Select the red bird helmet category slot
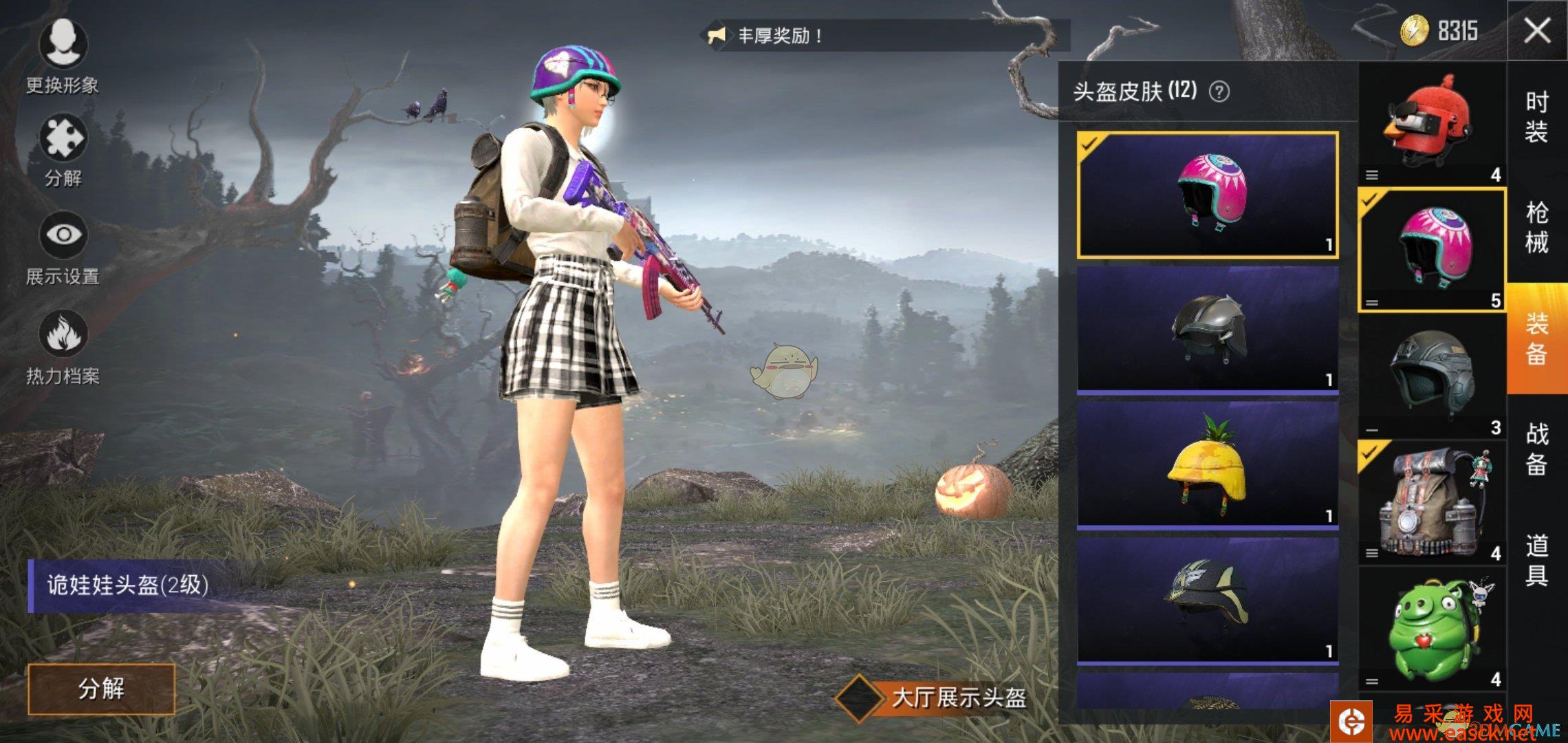The width and height of the screenshot is (1568, 743). (x=1432, y=125)
